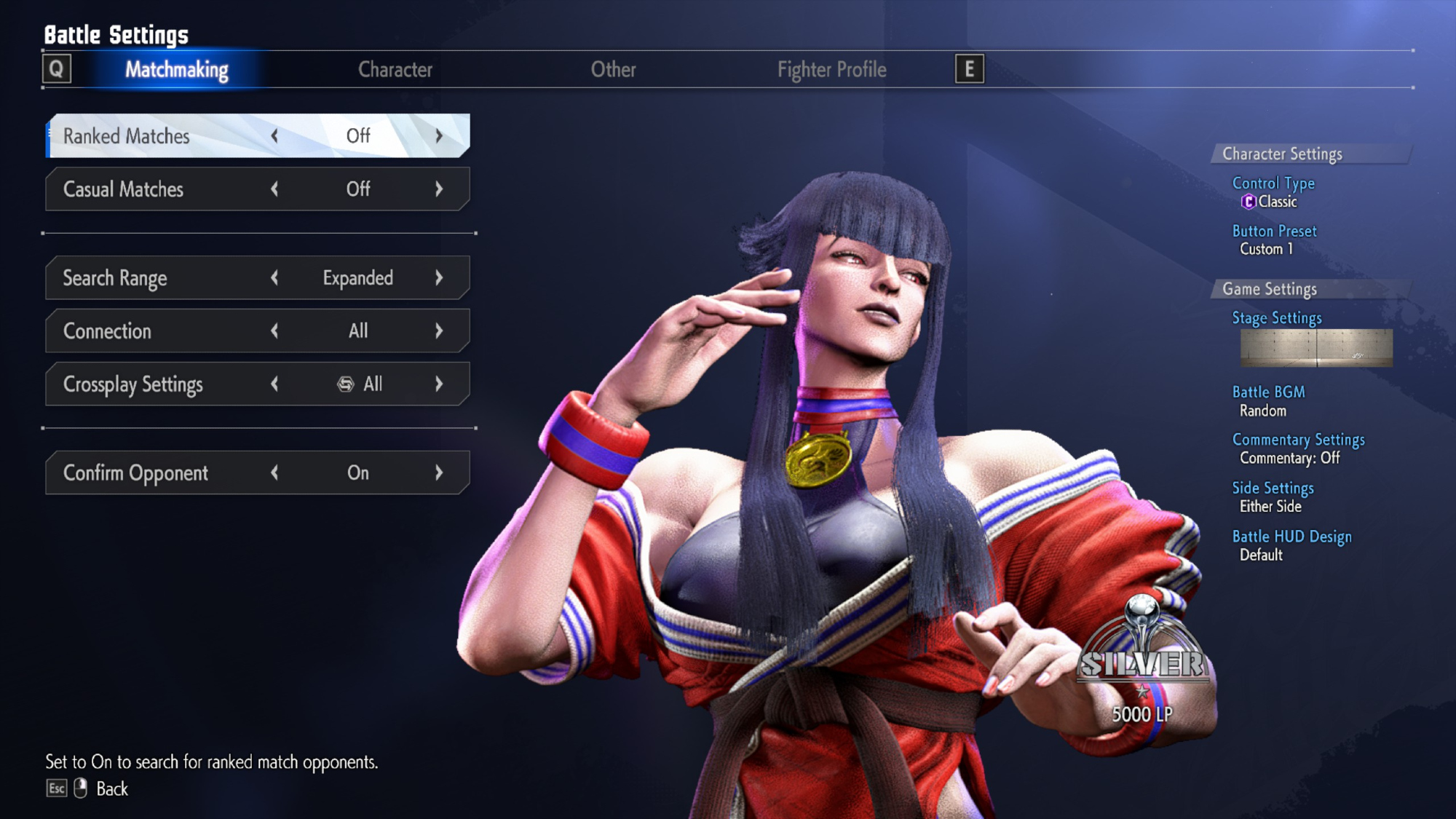Click the Matchmaking tab
This screenshot has height=819, width=1456.
(177, 70)
